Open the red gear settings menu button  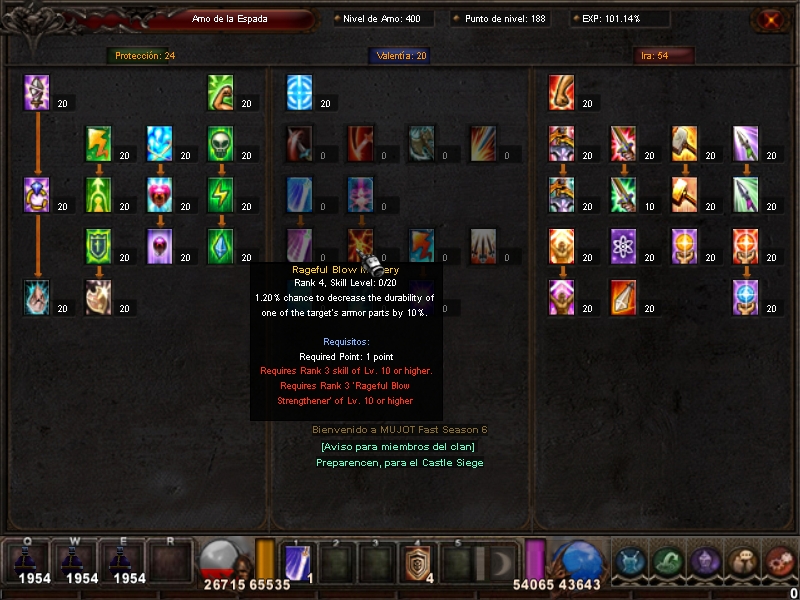[x=778, y=562]
